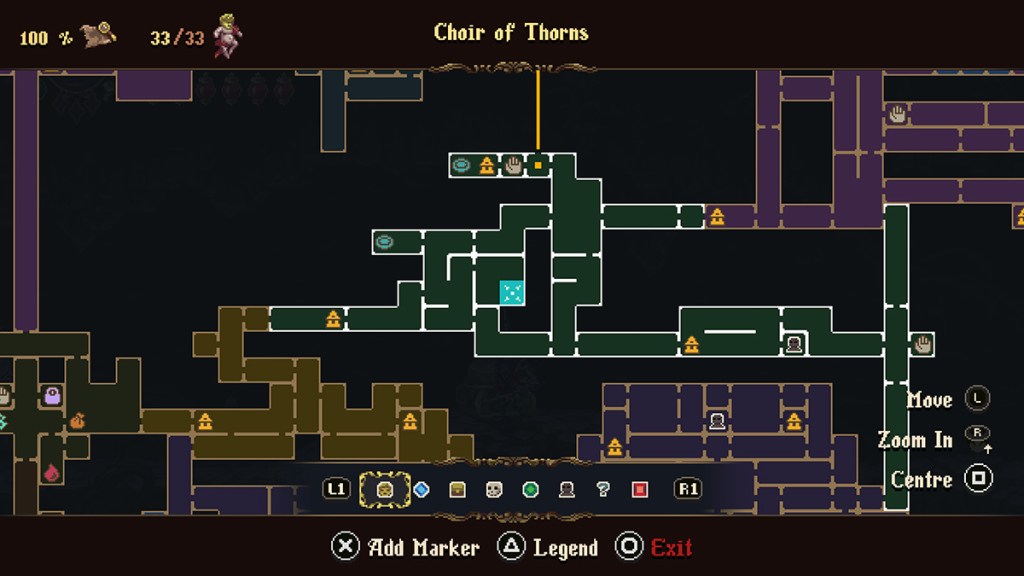Click the orange coin bag map icon
1024x576 pixels.
pyautogui.click(x=77, y=421)
